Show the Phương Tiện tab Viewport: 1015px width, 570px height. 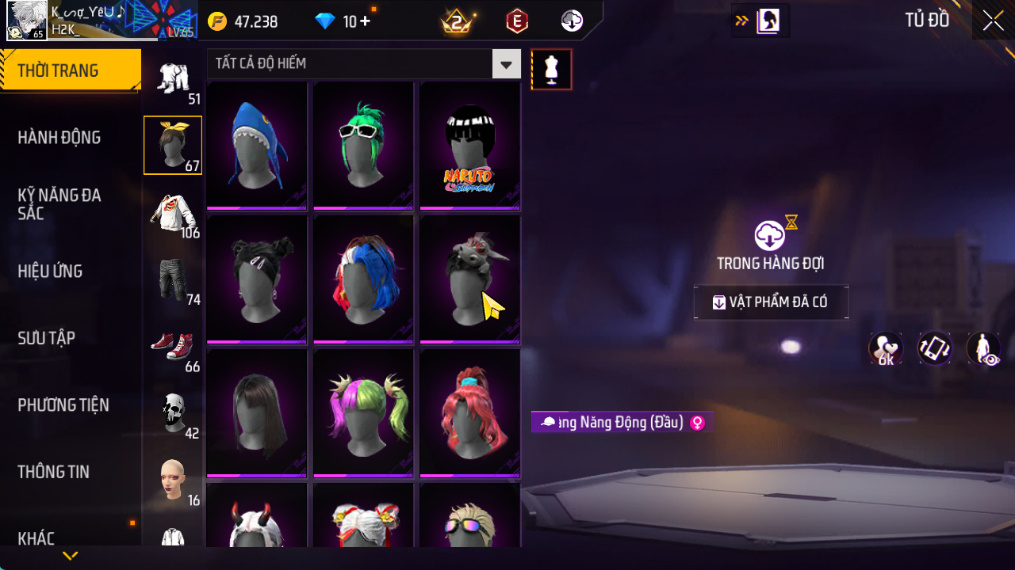coord(63,405)
